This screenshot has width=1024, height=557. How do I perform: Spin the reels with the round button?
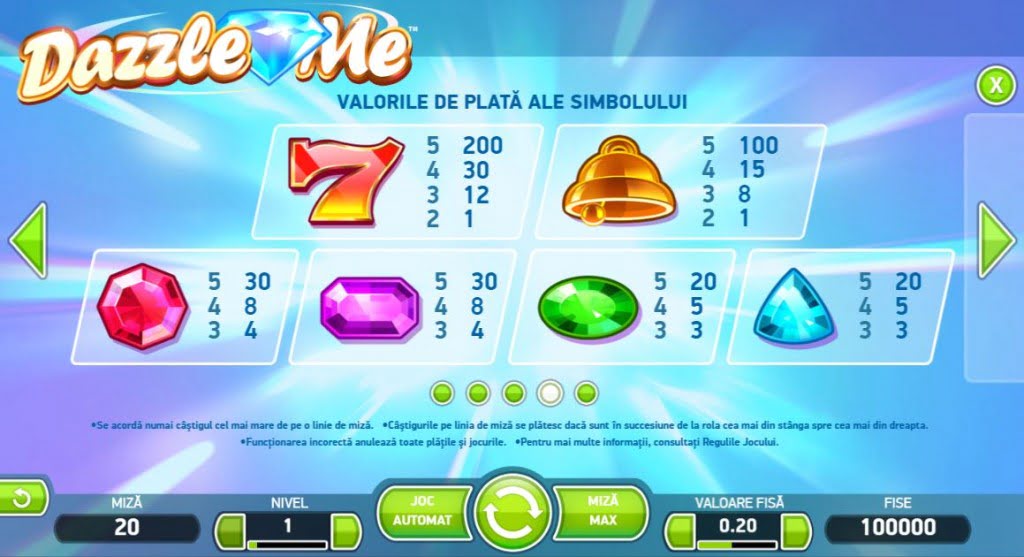click(x=512, y=514)
